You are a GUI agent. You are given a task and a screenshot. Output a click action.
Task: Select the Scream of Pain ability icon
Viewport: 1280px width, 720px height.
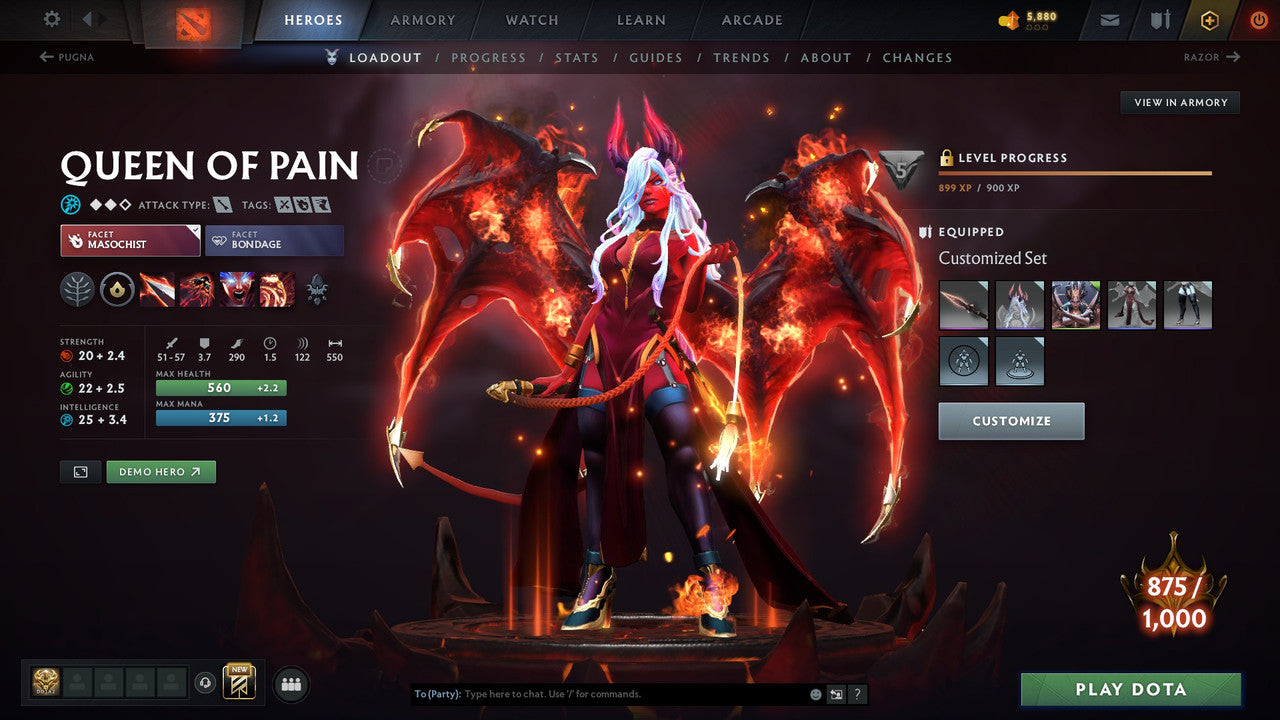click(x=237, y=289)
